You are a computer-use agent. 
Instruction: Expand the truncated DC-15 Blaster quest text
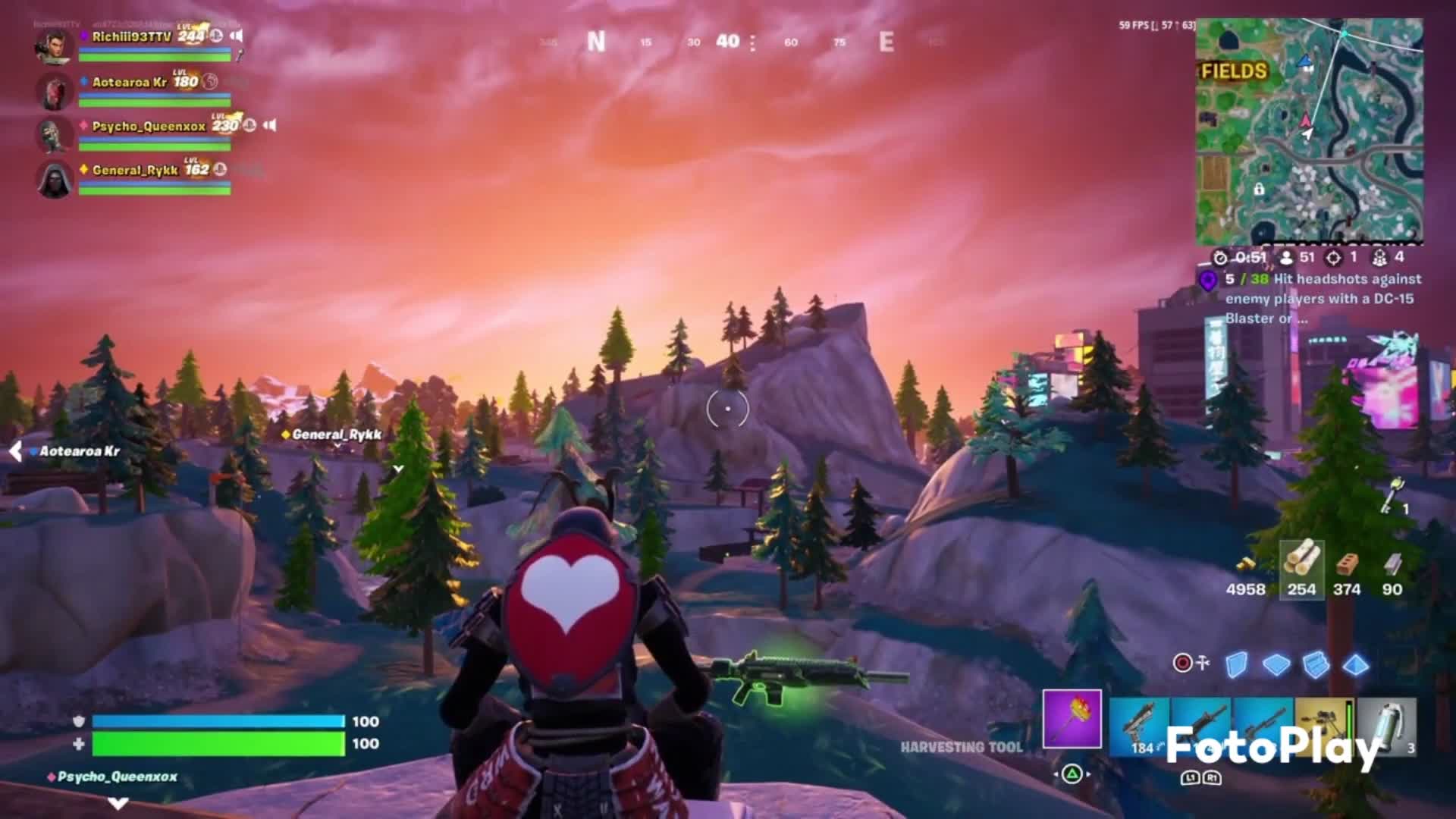click(x=1301, y=320)
